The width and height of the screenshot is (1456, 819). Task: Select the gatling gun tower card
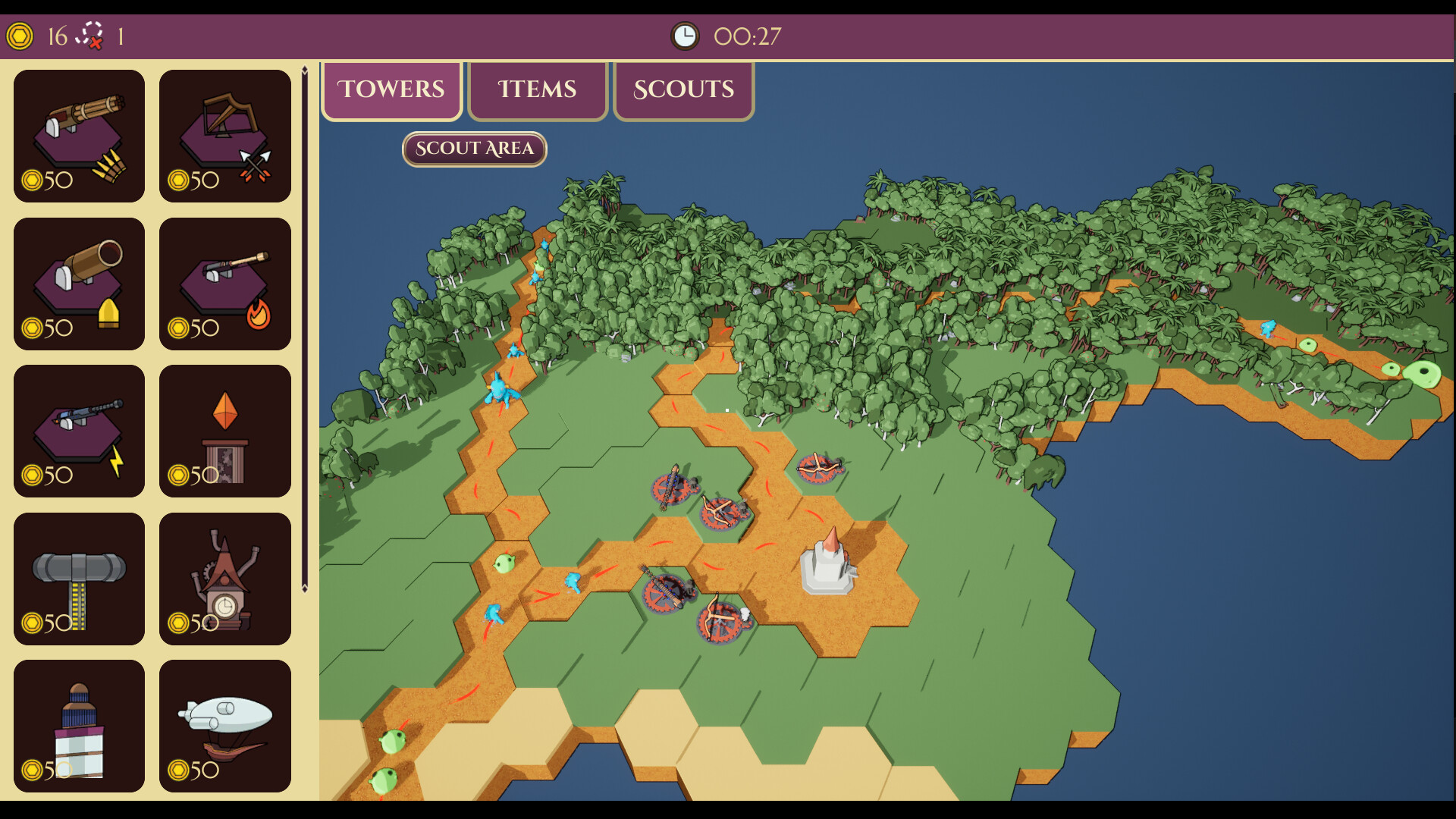tap(79, 136)
